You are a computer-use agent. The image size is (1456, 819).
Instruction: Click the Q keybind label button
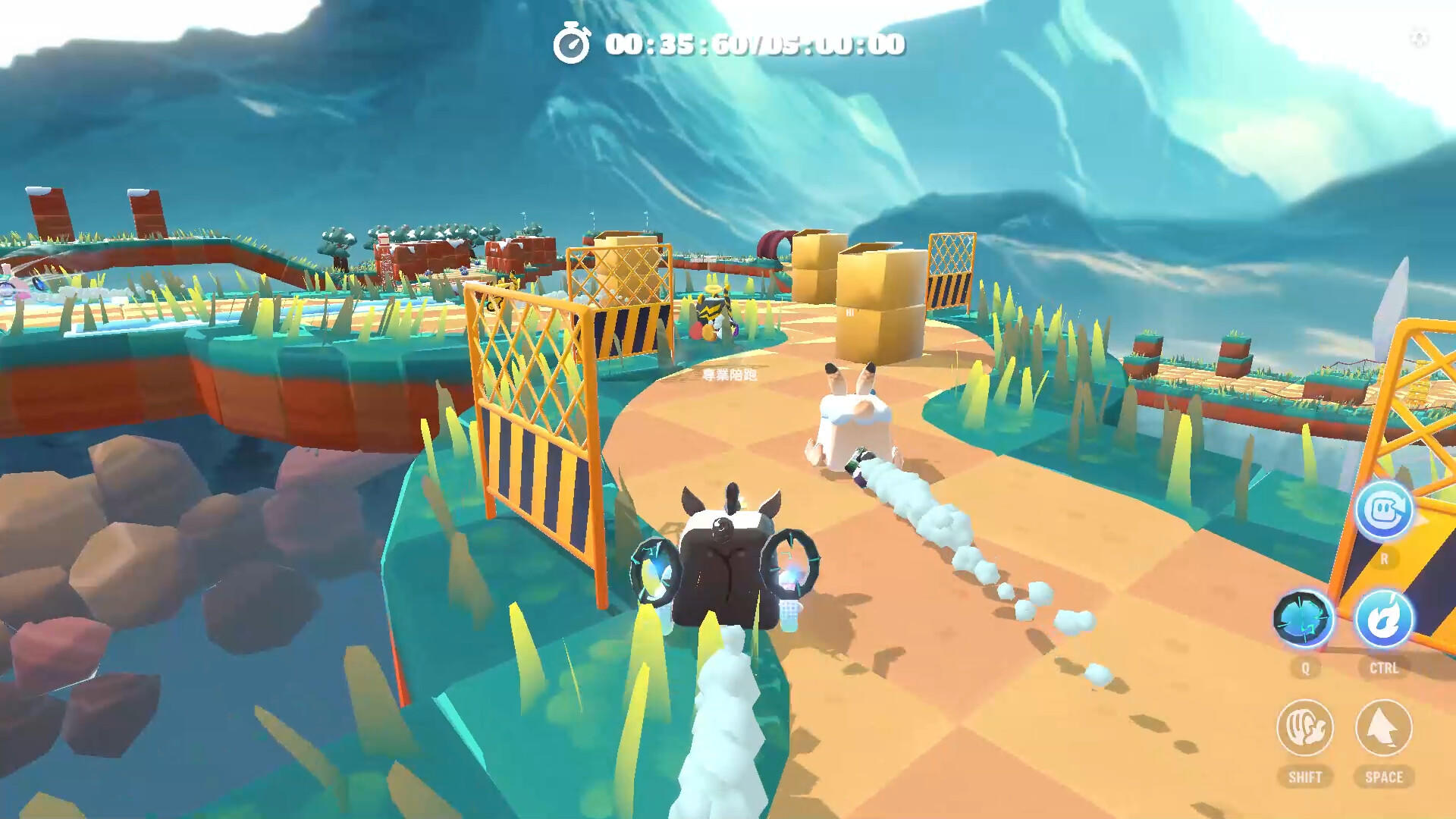[x=1307, y=667]
